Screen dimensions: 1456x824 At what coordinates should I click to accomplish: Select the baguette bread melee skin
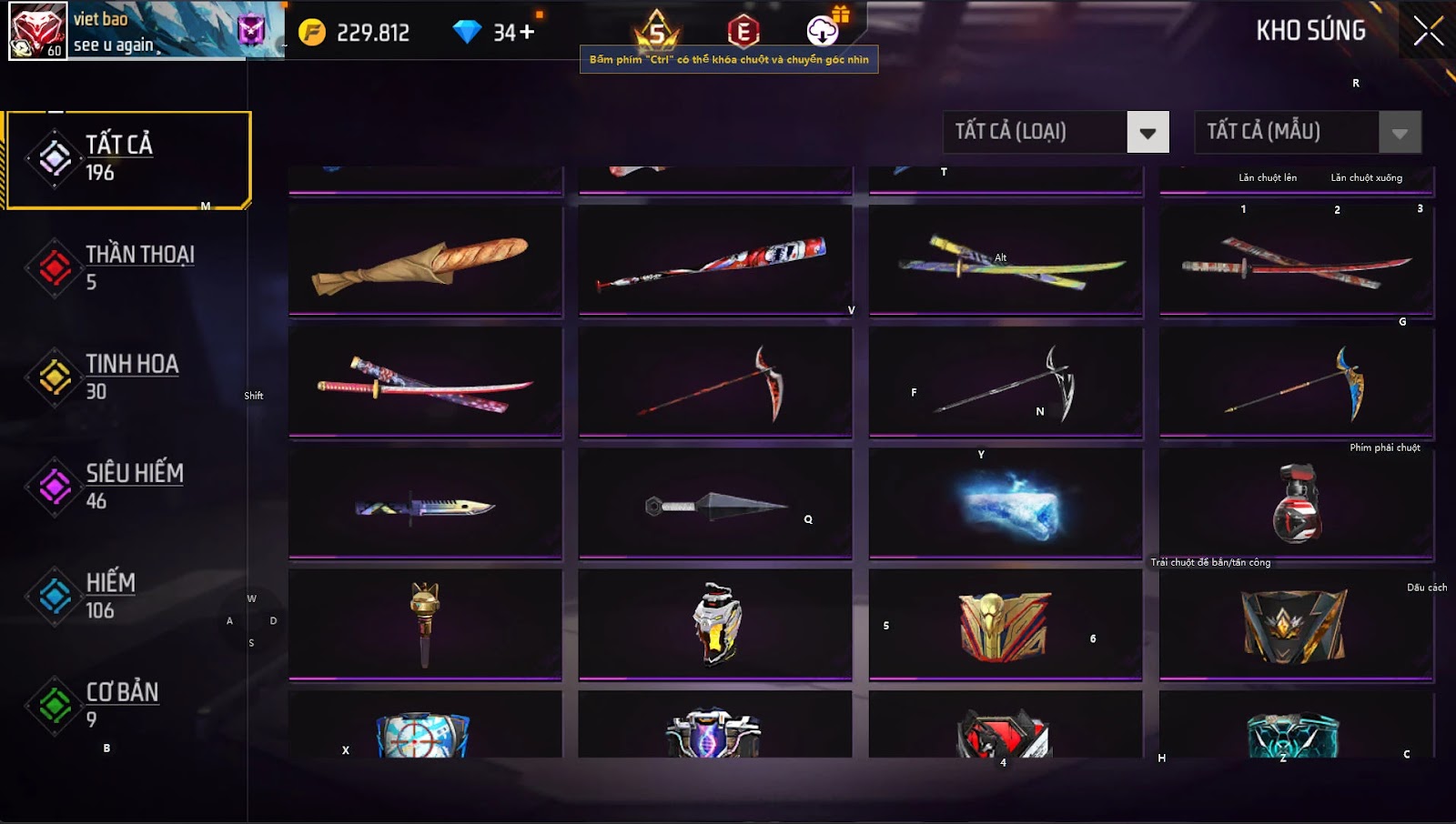pos(425,261)
